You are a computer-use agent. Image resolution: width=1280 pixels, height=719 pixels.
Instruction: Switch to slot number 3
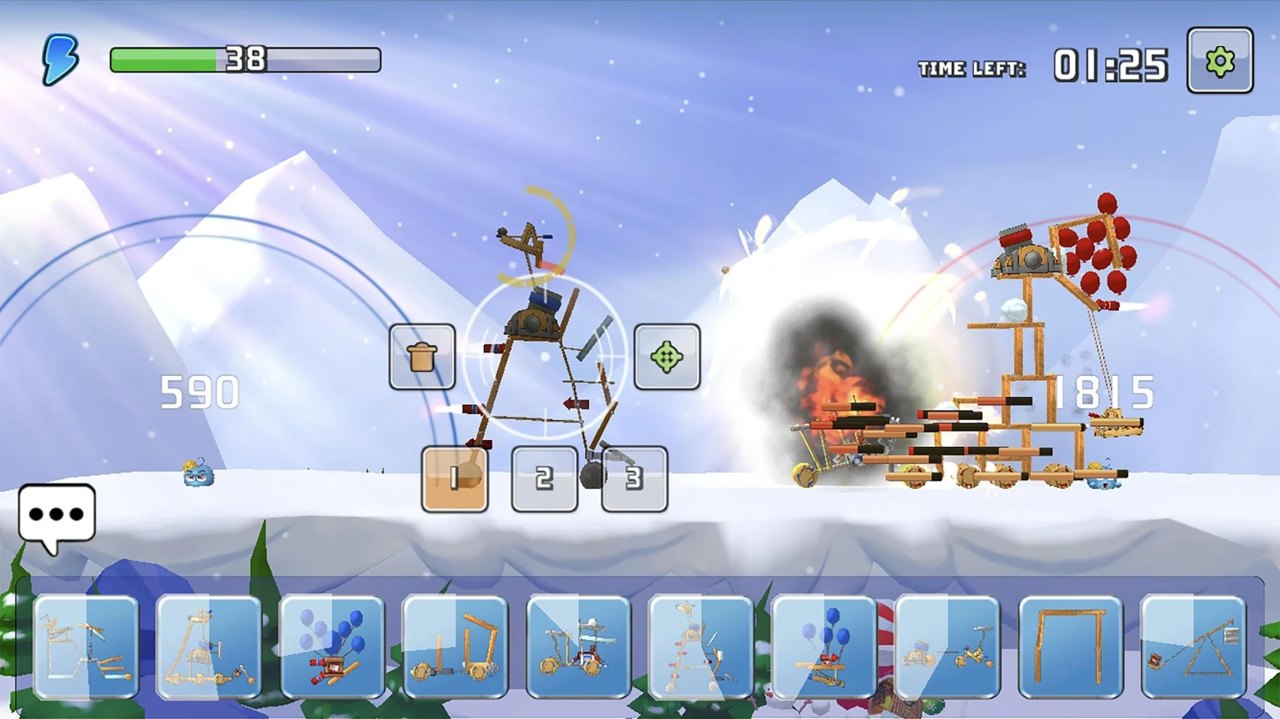point(634,479)
